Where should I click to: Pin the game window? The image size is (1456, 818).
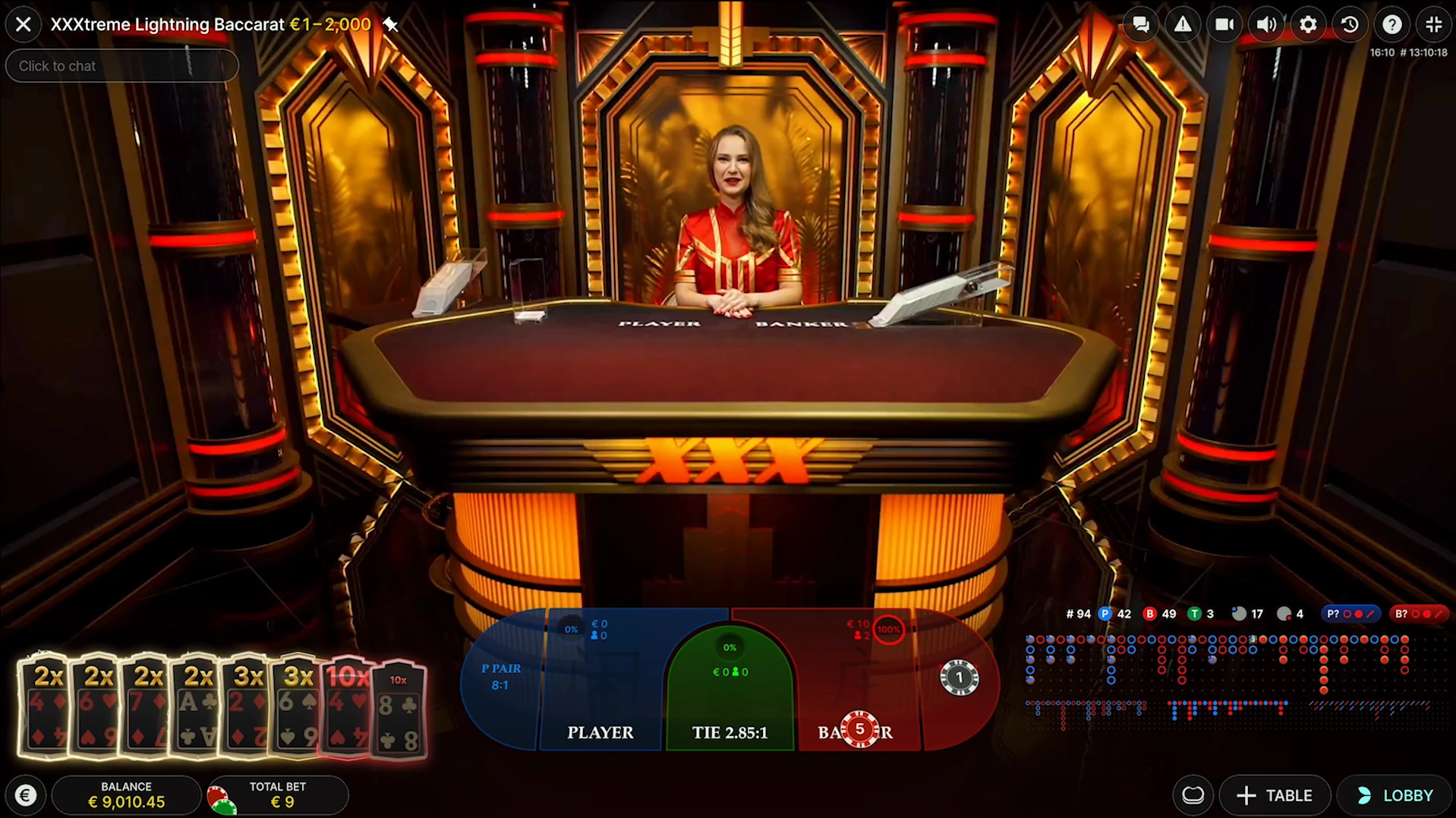point(391,24)
